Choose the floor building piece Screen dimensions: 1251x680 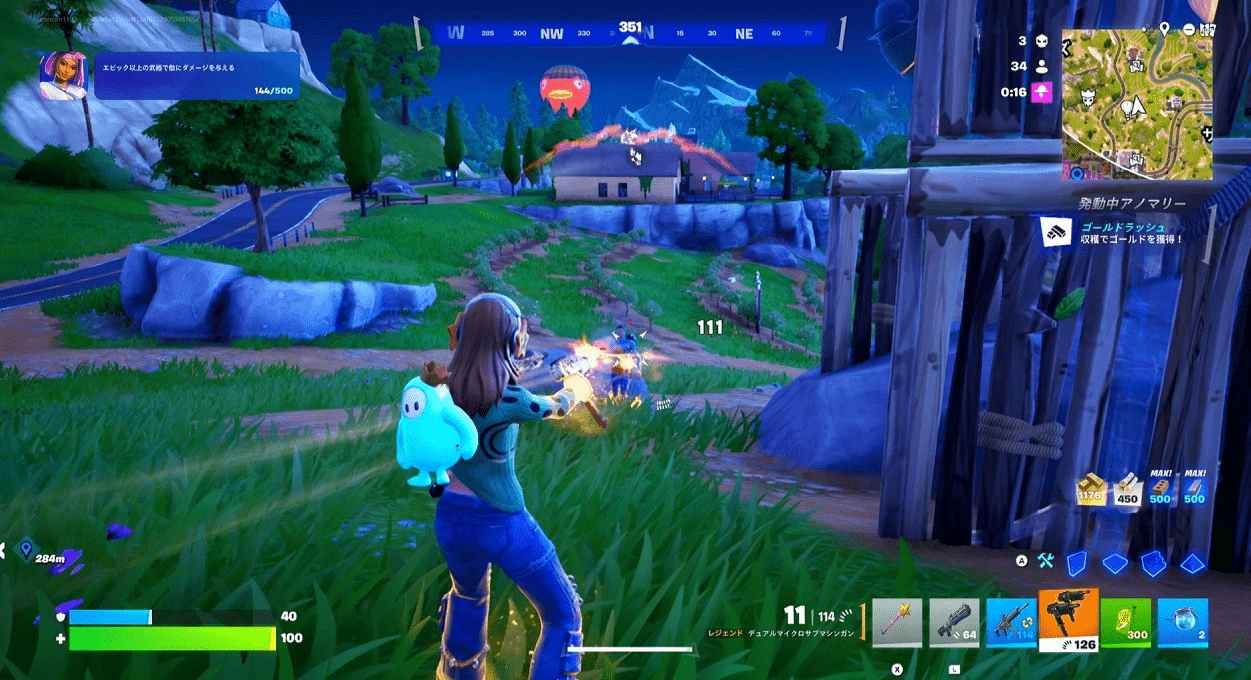click(1114, 563)
